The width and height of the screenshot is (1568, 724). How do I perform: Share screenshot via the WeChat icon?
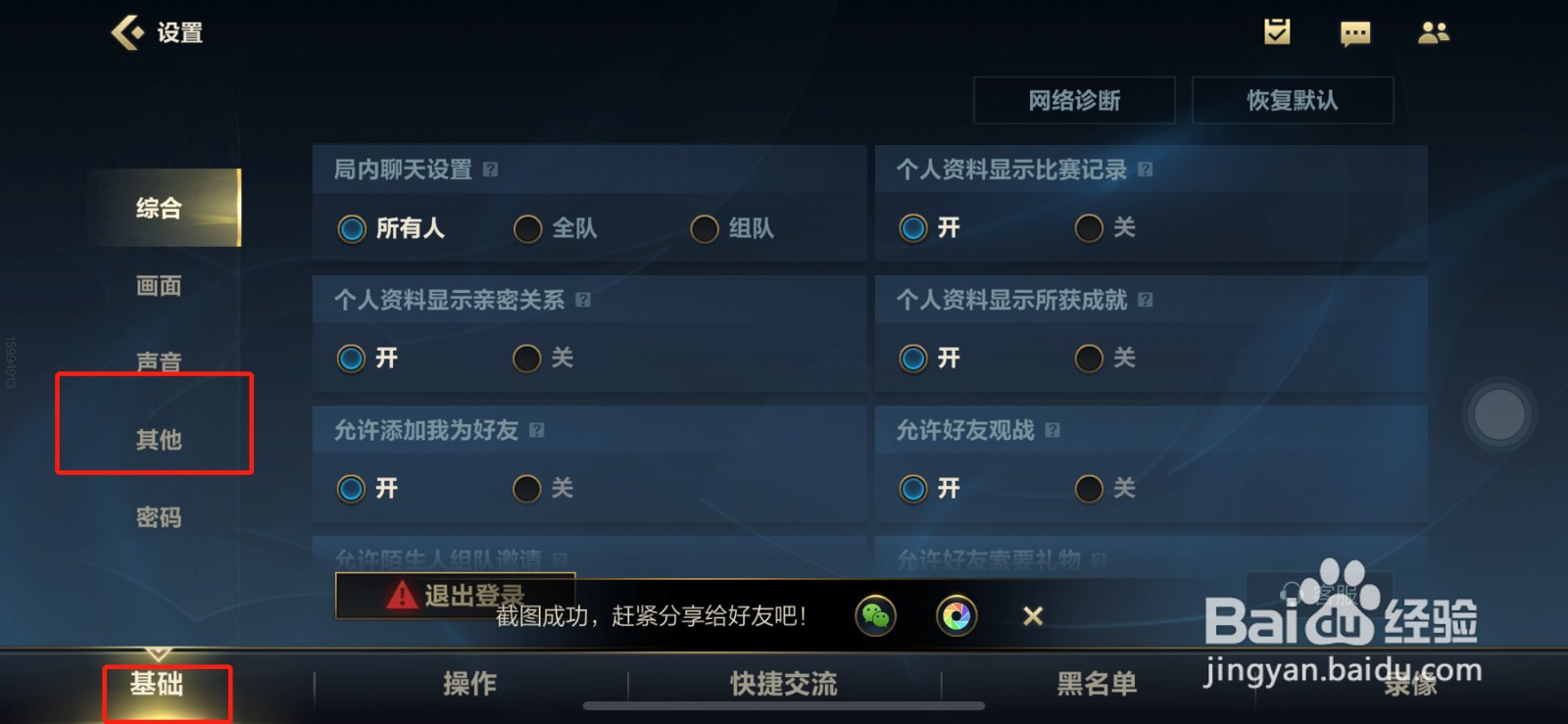pos(875,615)
